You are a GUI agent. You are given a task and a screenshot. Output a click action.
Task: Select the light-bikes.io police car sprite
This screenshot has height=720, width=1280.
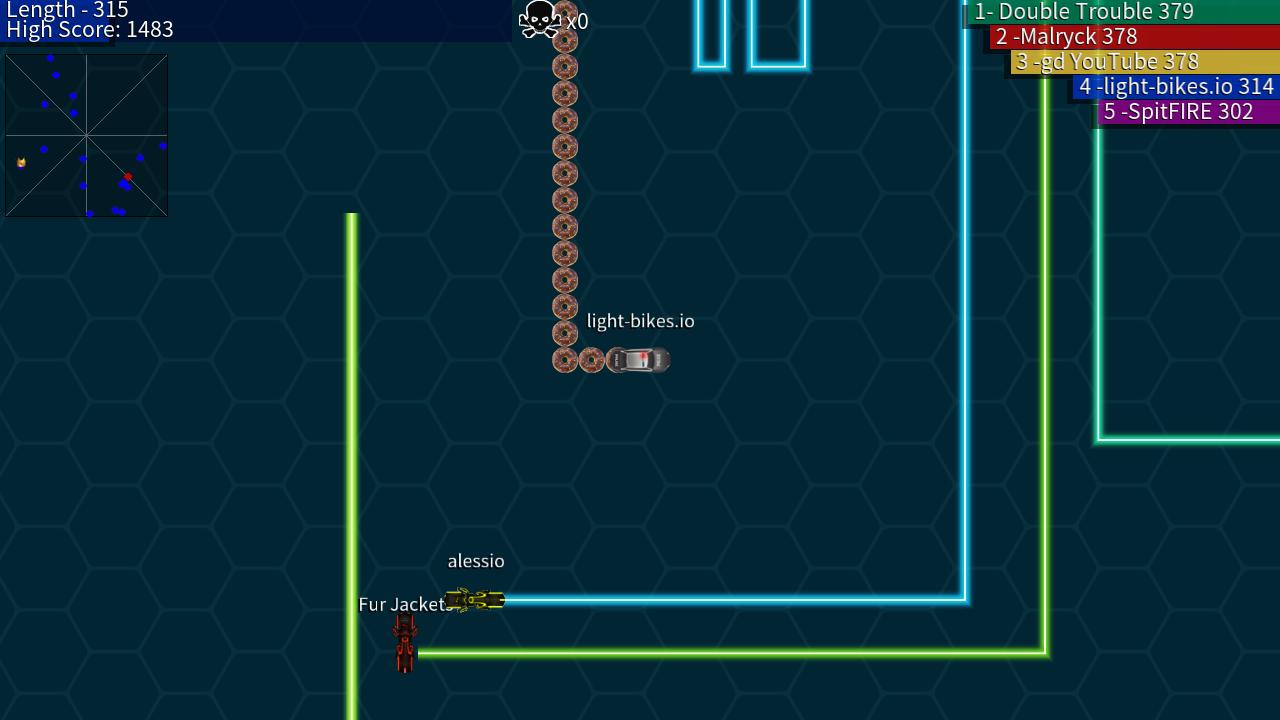(x=637, y=360)
